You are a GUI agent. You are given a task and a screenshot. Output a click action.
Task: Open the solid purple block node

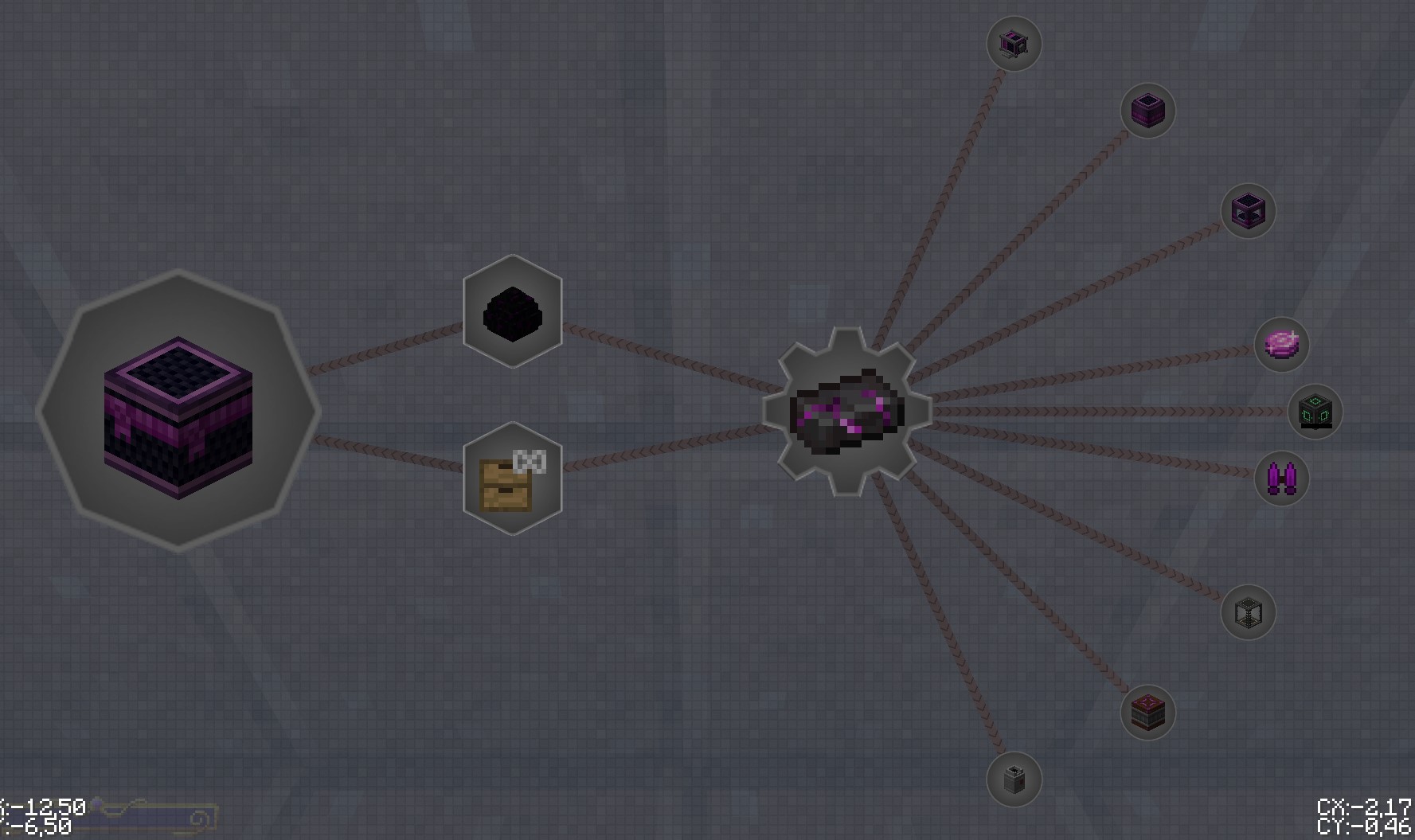pyautogui.click(x=1147, y=111)
